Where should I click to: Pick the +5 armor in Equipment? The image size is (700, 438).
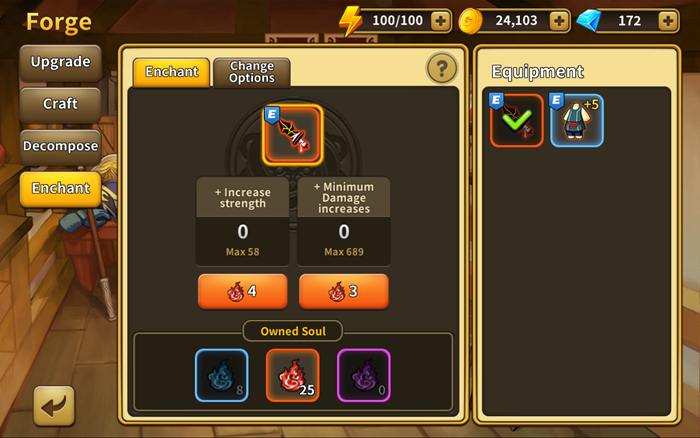click(577, 120)
